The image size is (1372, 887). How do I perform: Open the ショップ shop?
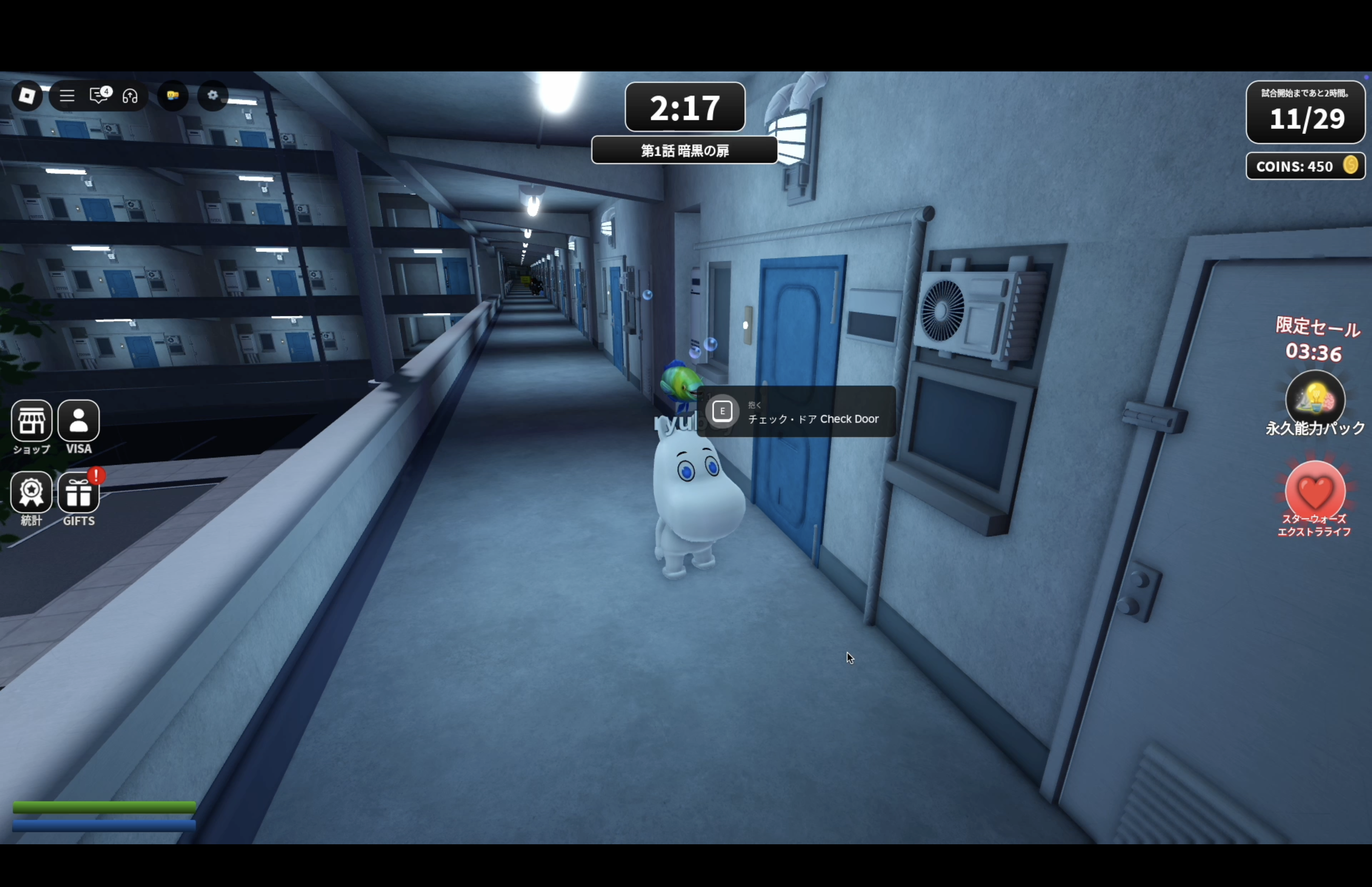click(32, 421)
